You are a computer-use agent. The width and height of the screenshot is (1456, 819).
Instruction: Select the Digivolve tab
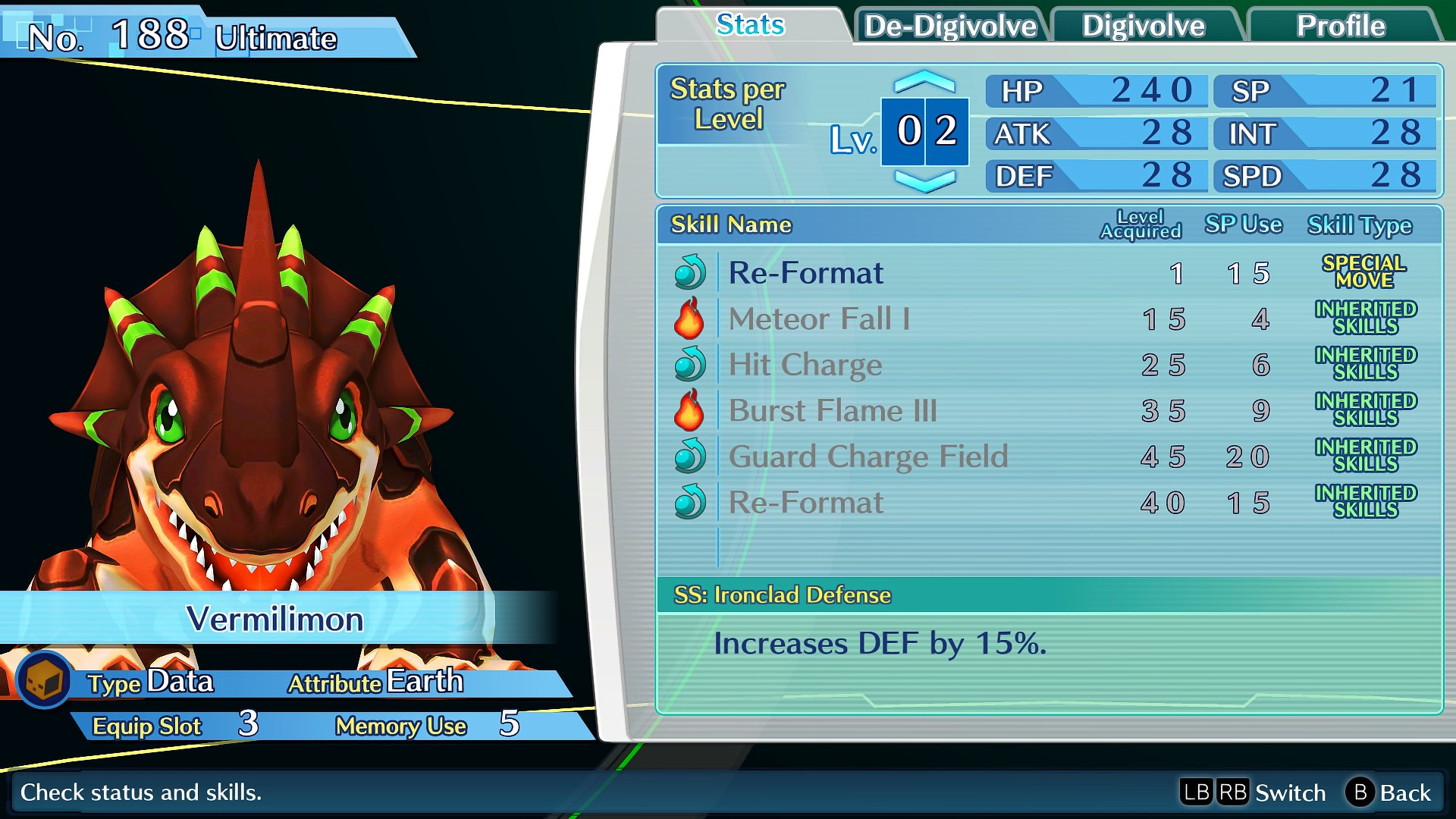pyautogui.click(x=1143, y=26)
